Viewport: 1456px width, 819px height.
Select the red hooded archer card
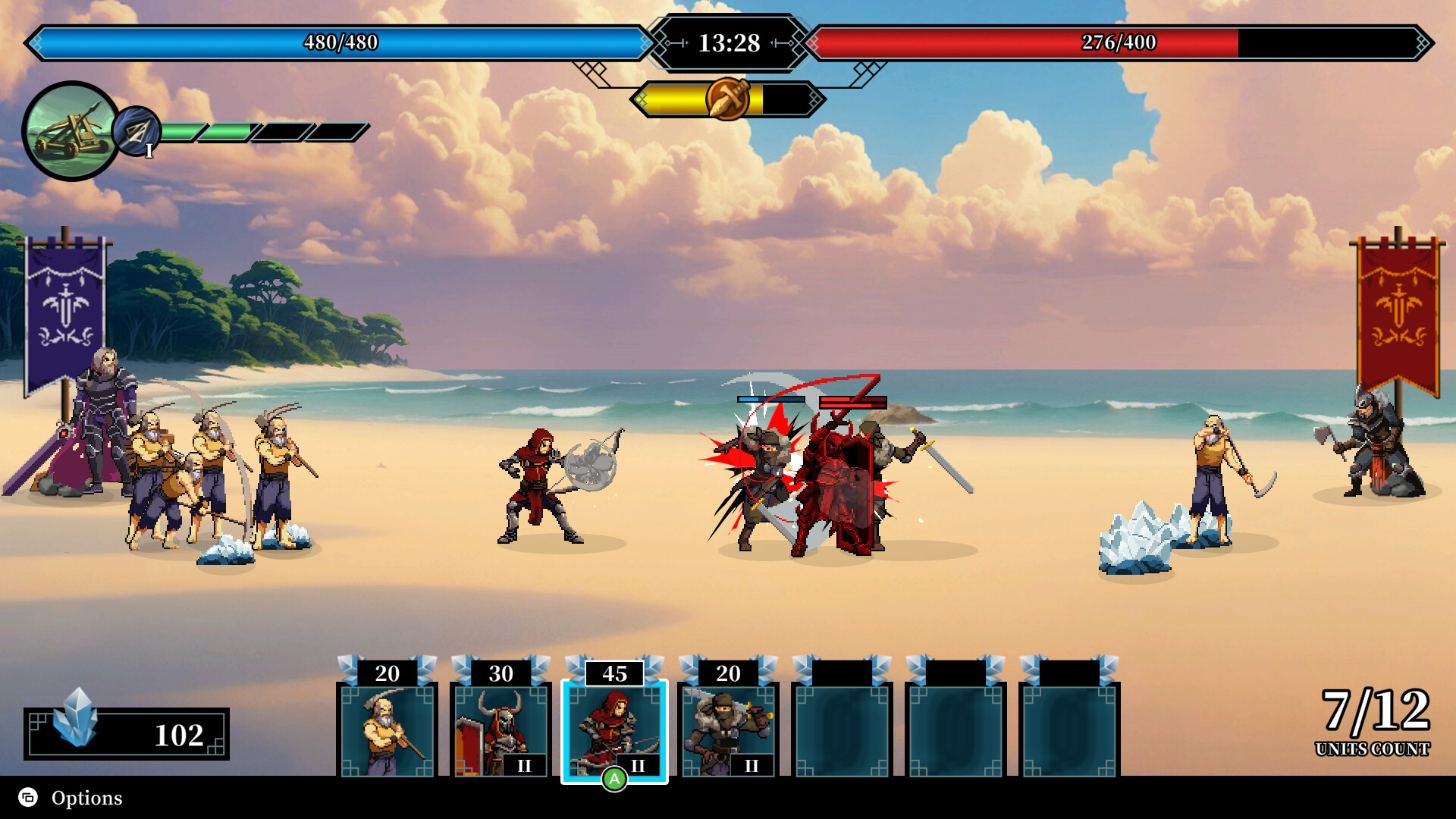coord(614,728)
